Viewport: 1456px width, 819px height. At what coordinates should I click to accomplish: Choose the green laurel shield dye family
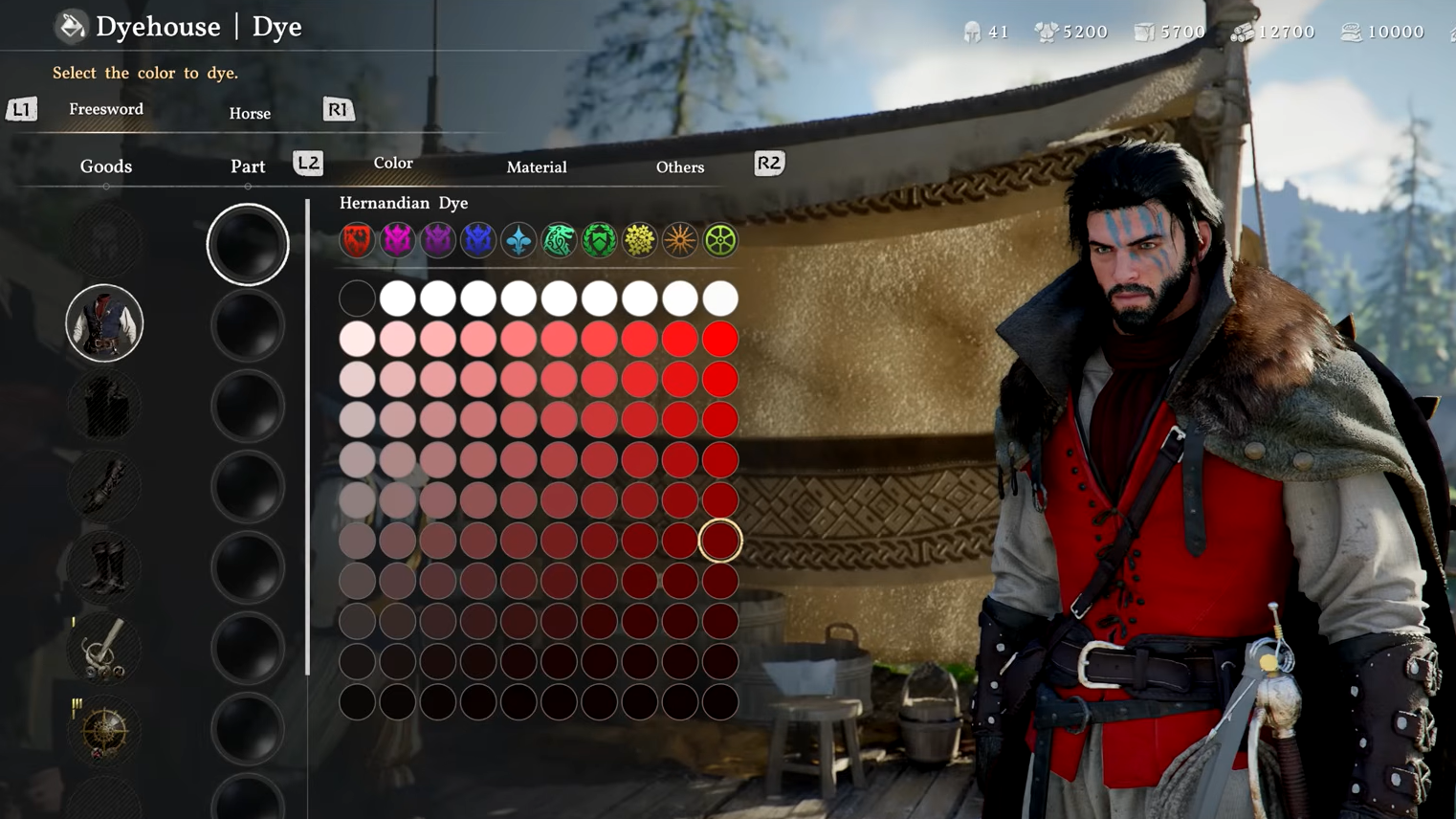(600, 240)
